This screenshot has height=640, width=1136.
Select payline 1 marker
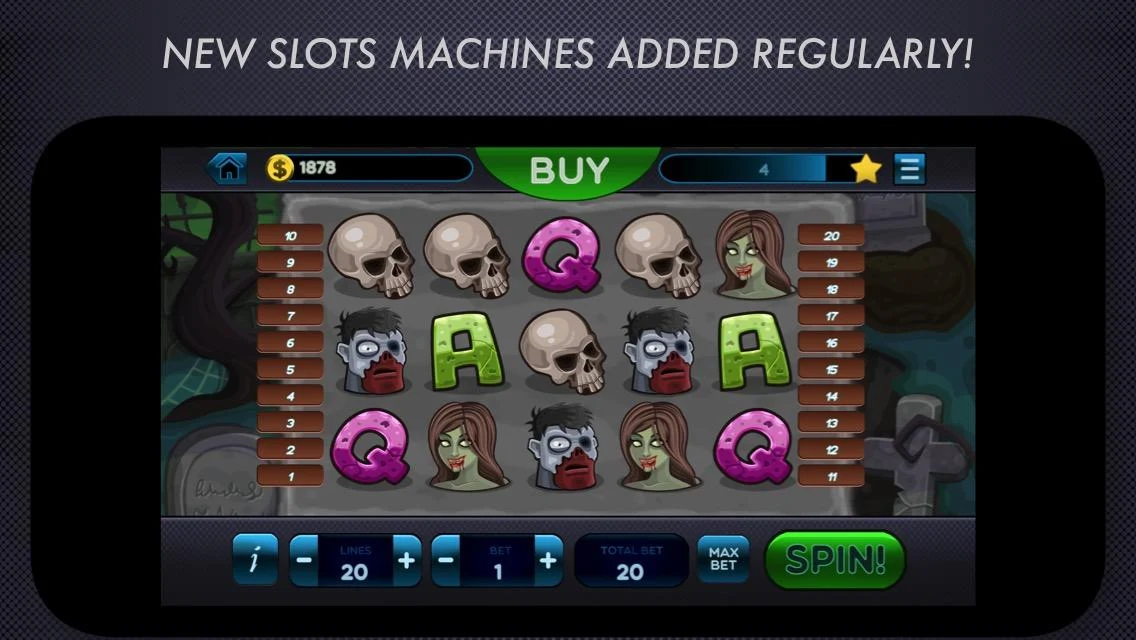point(290,476)
